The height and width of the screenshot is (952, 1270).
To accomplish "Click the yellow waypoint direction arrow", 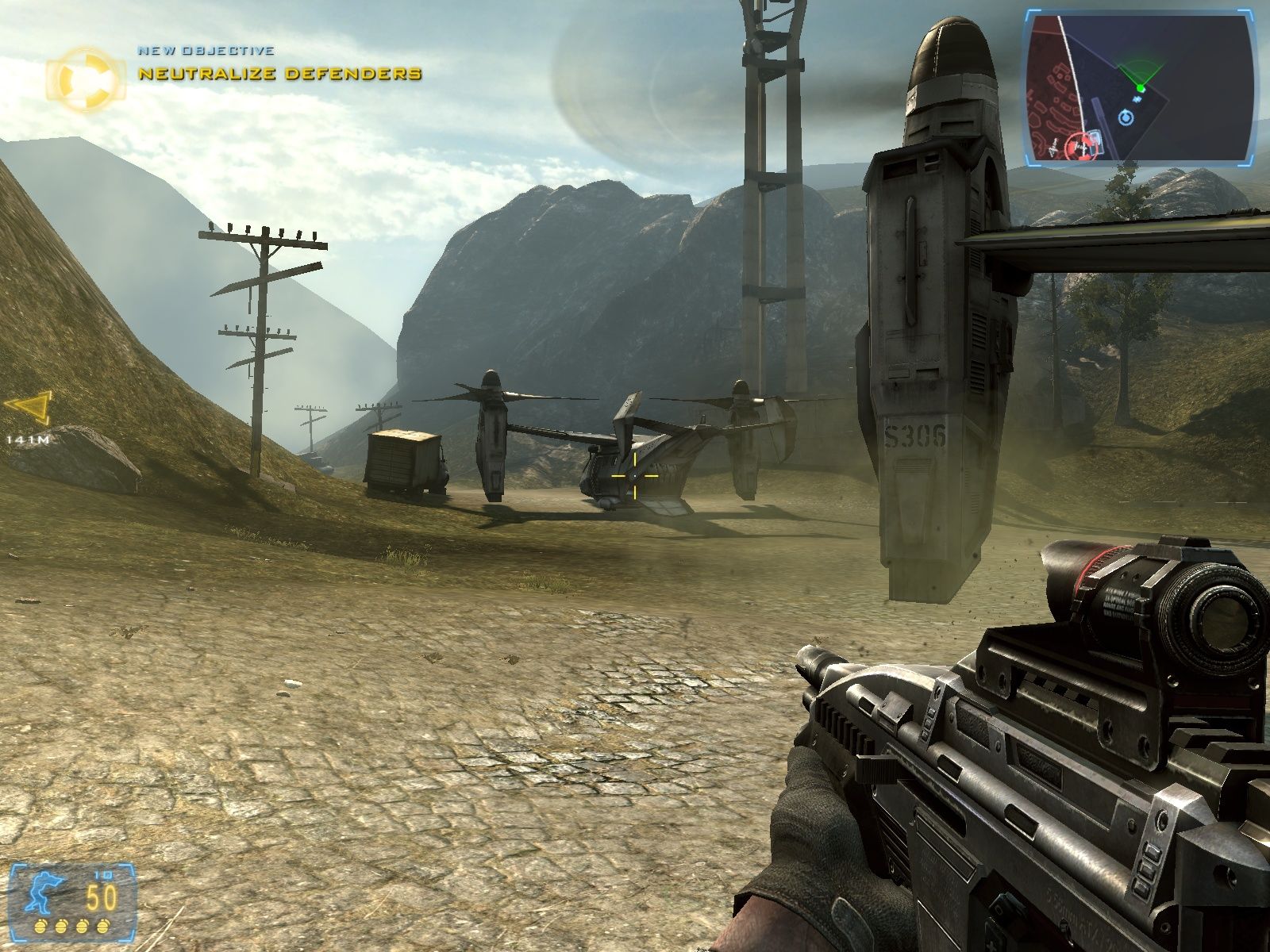I will [29, 407].
